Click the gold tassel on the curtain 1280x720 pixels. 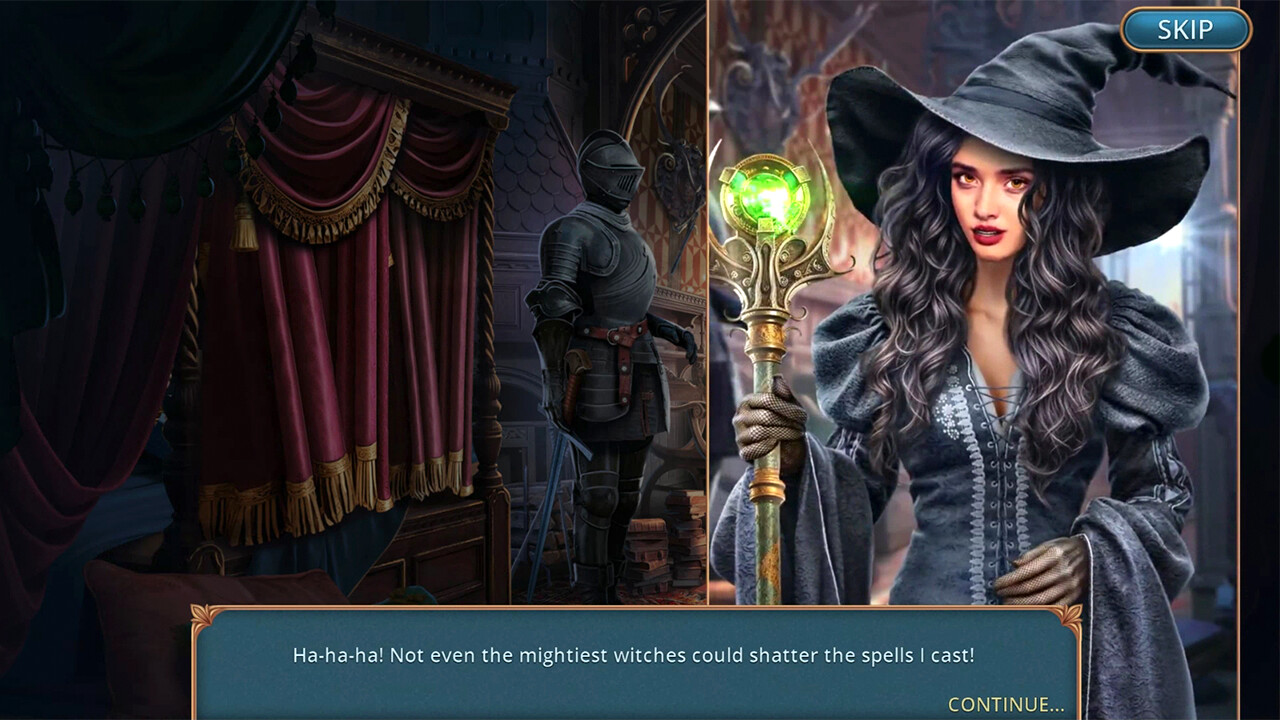[245, 227]
